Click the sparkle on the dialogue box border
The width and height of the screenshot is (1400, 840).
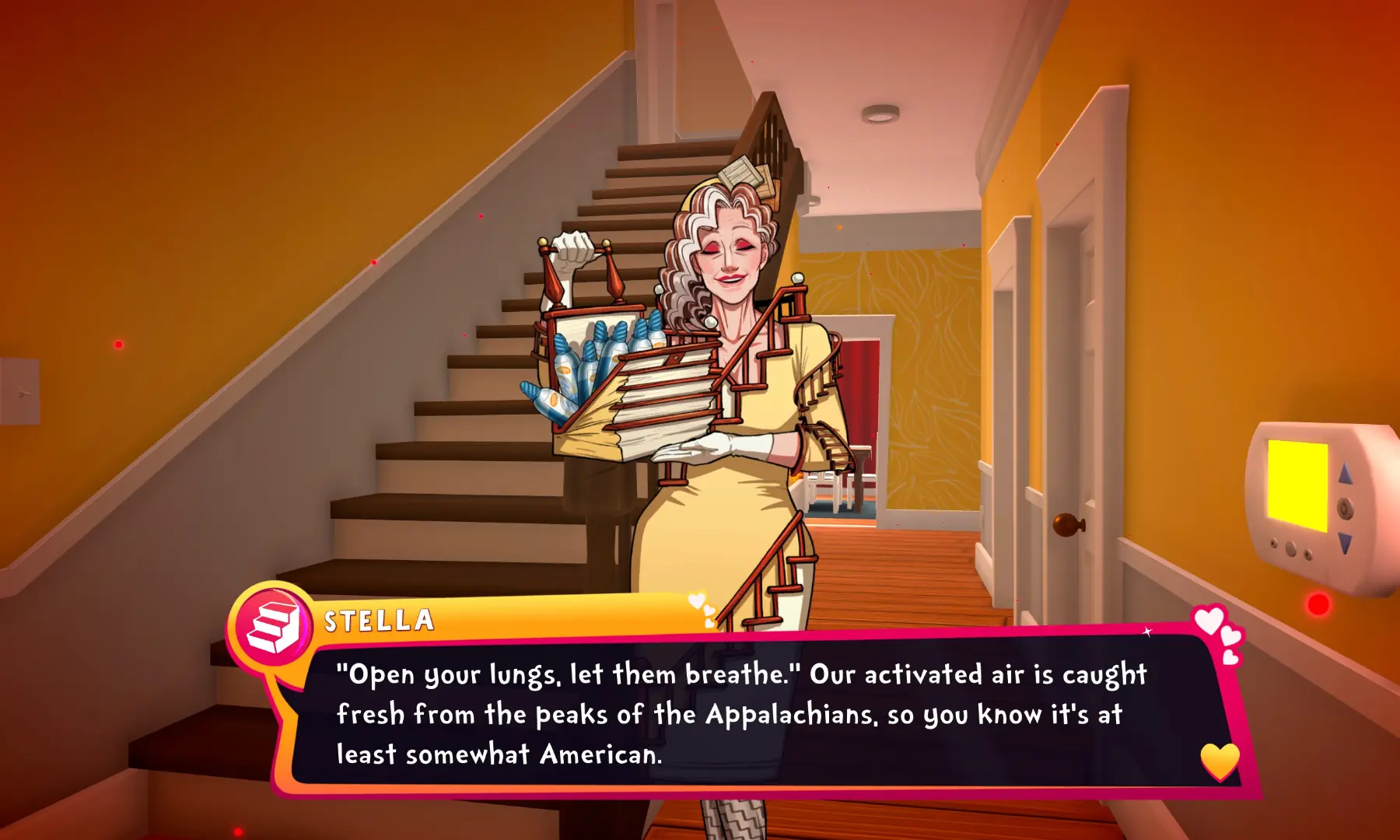coord(1147,632)
